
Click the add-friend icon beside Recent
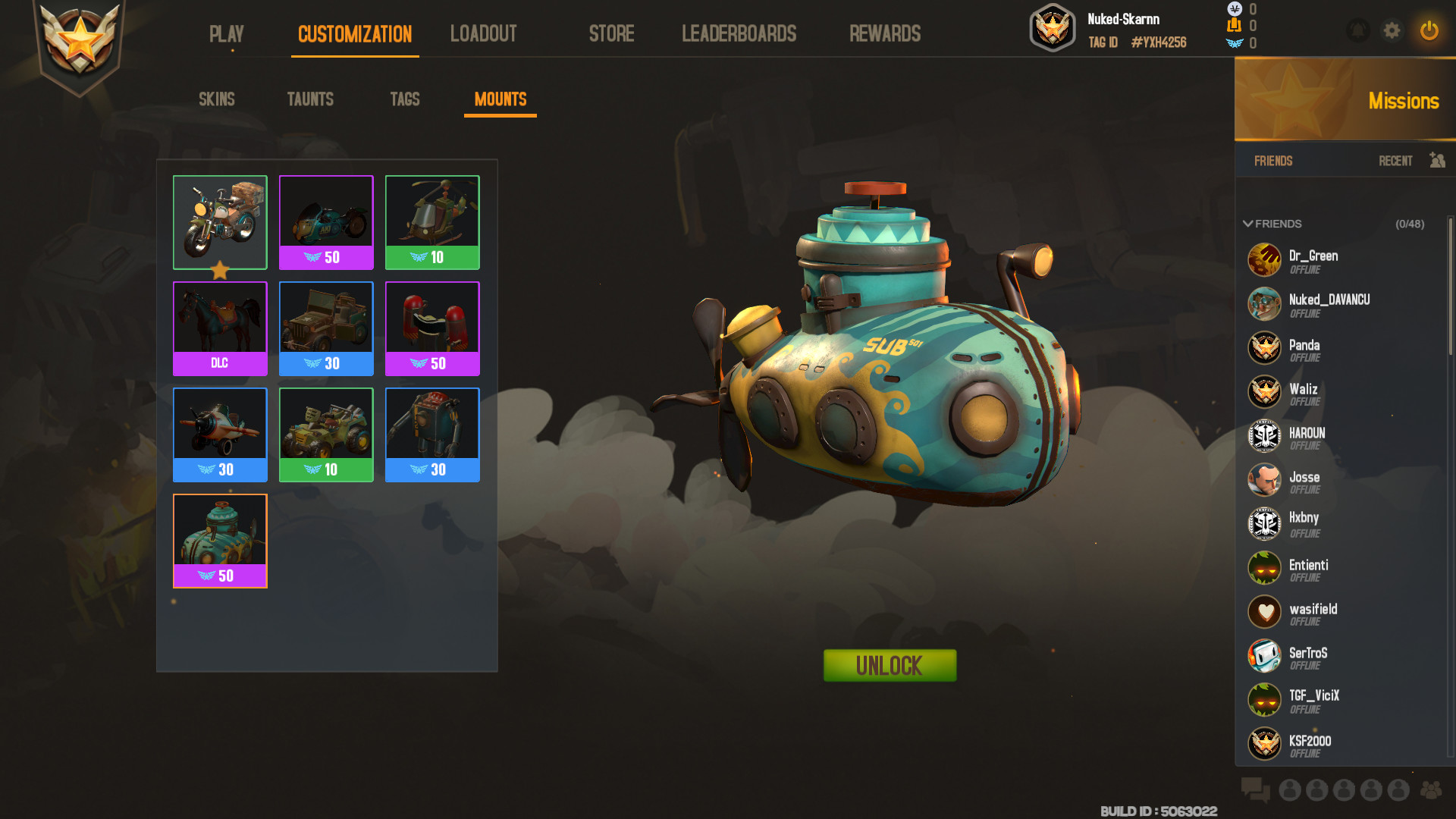[x=1437, y=161]
